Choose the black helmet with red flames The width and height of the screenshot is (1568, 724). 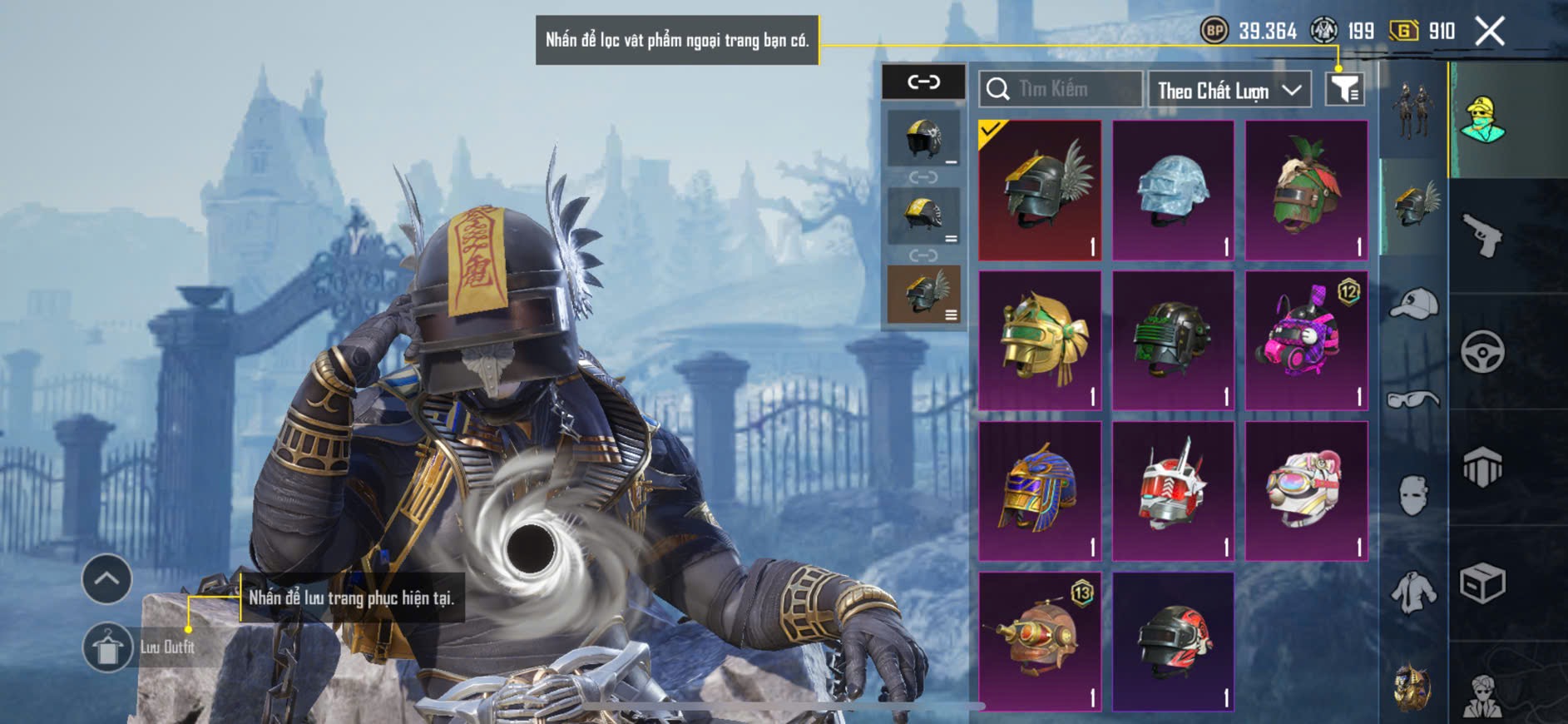[x=1173, y=641]
